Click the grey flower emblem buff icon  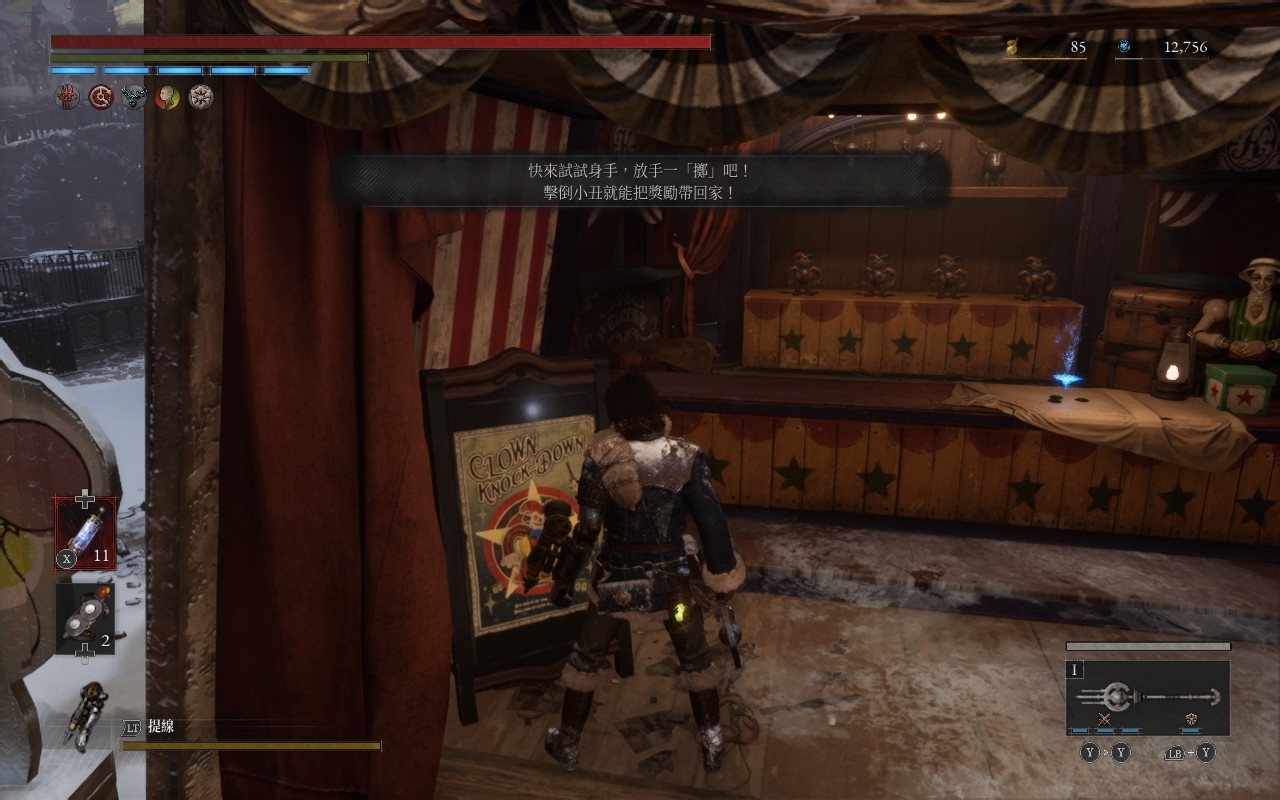click(202, 97)
